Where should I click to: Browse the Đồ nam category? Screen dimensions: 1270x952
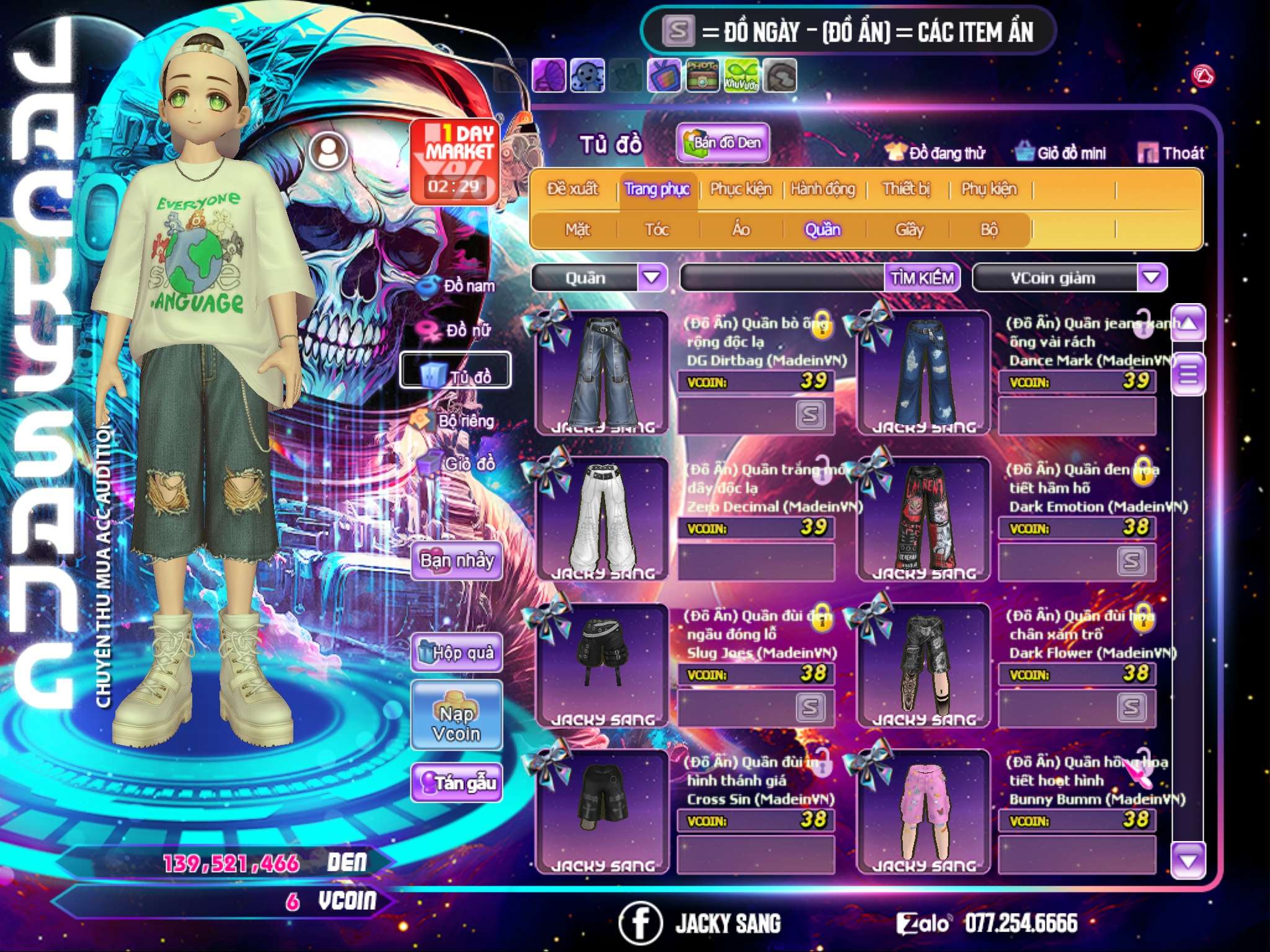(458, 286)
